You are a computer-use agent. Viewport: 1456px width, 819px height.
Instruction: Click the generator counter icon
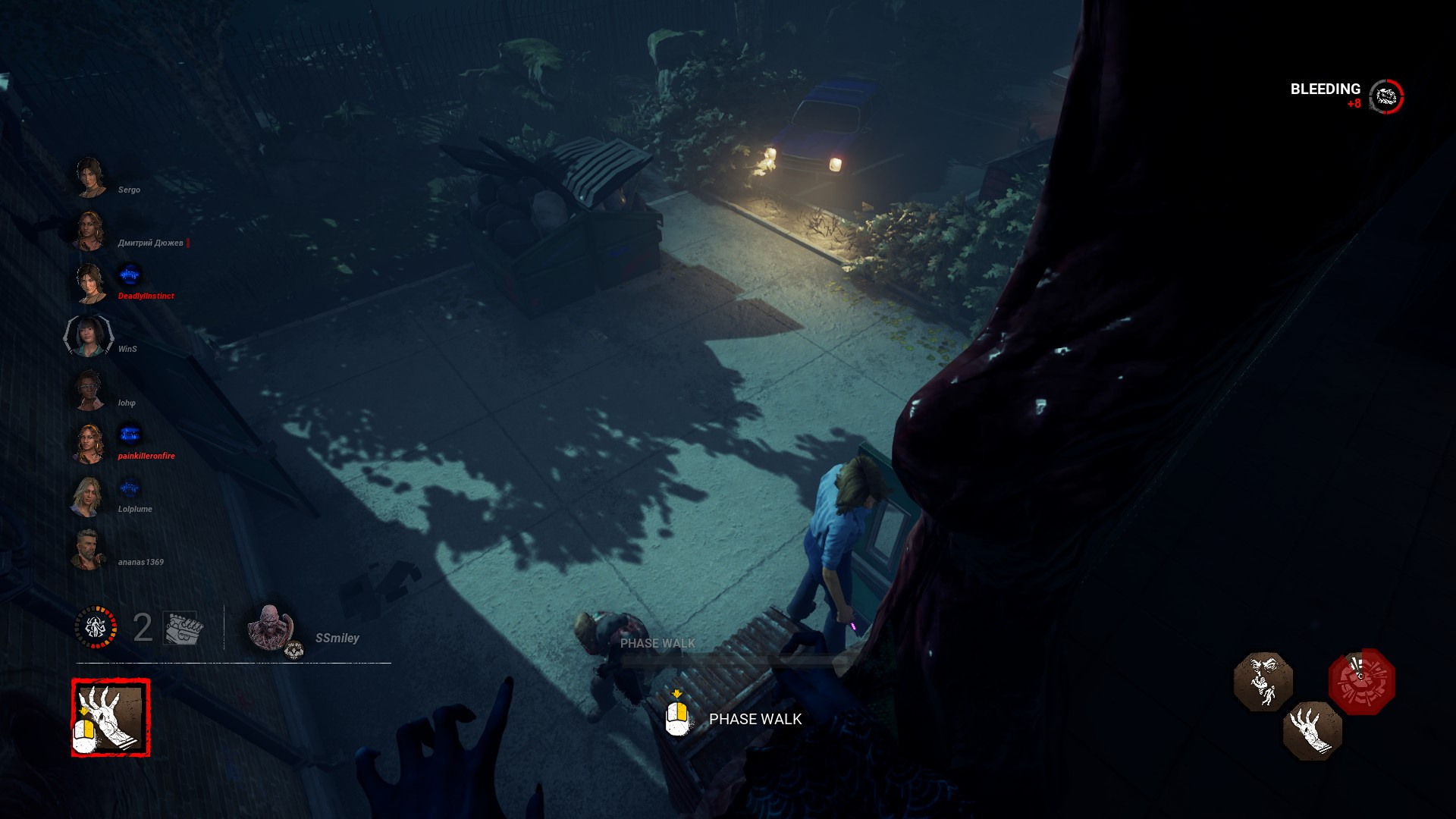(183, 628)
